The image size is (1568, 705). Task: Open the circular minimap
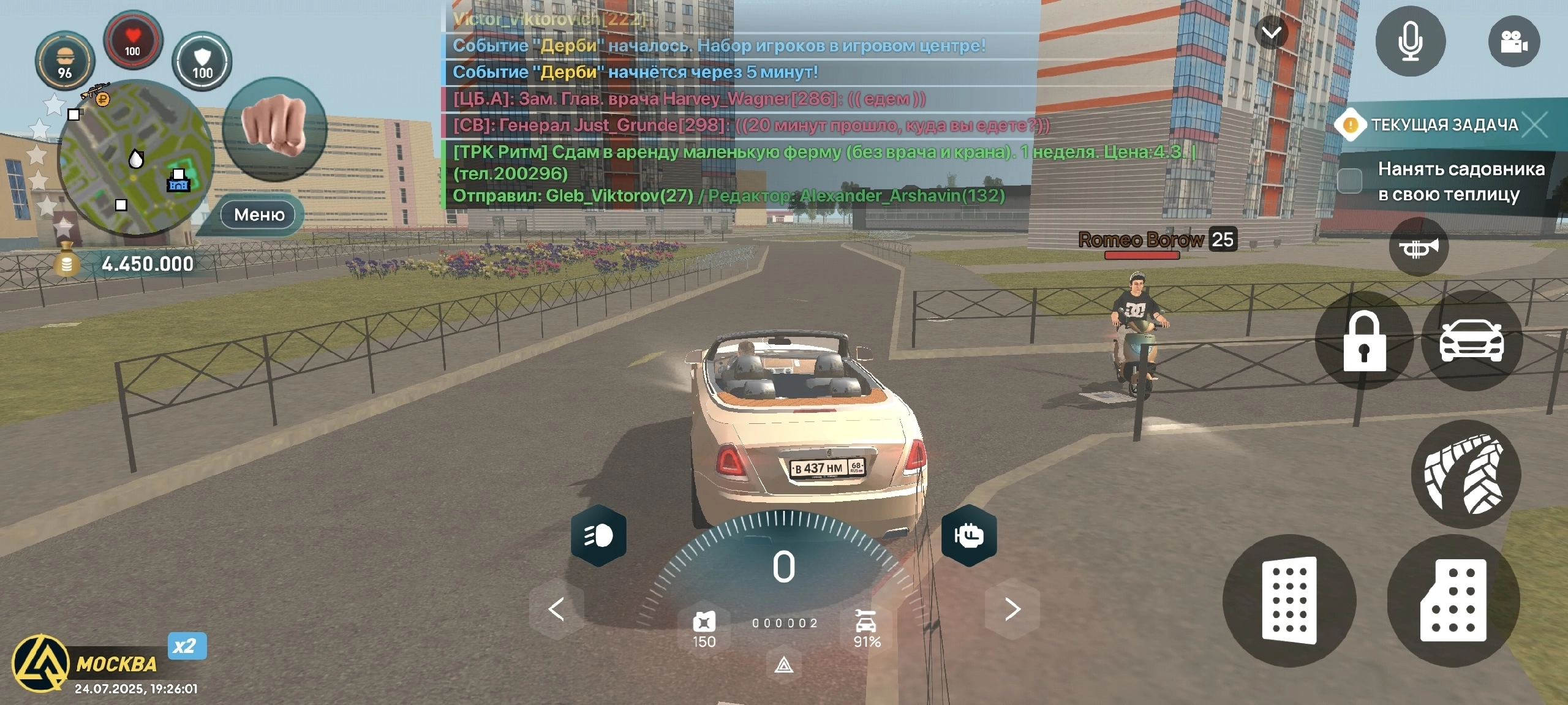coord(135,159)
